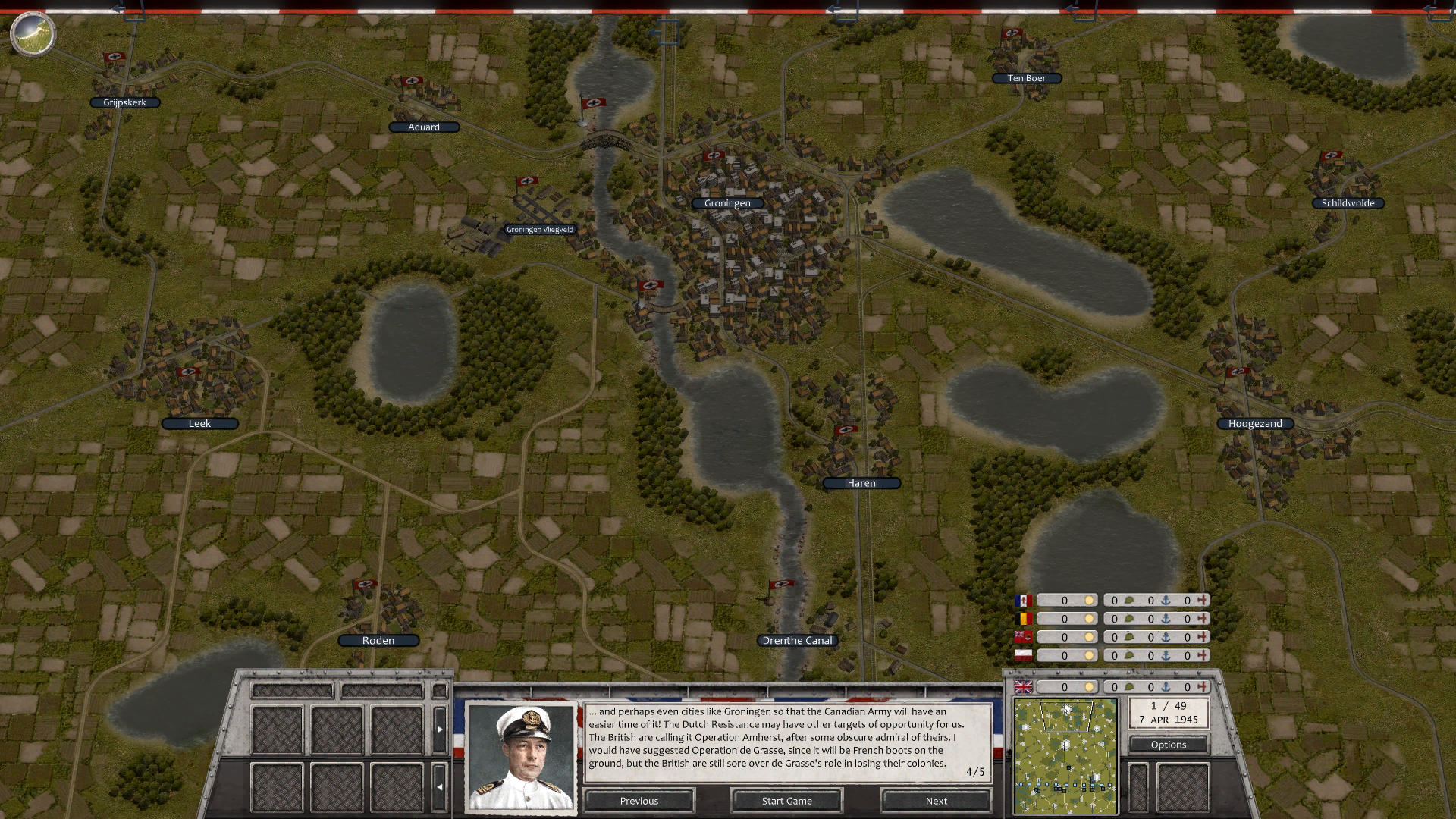
Task: Click the Belgian flag icon in the statistics rows
Action: (x=1023, y=619)
